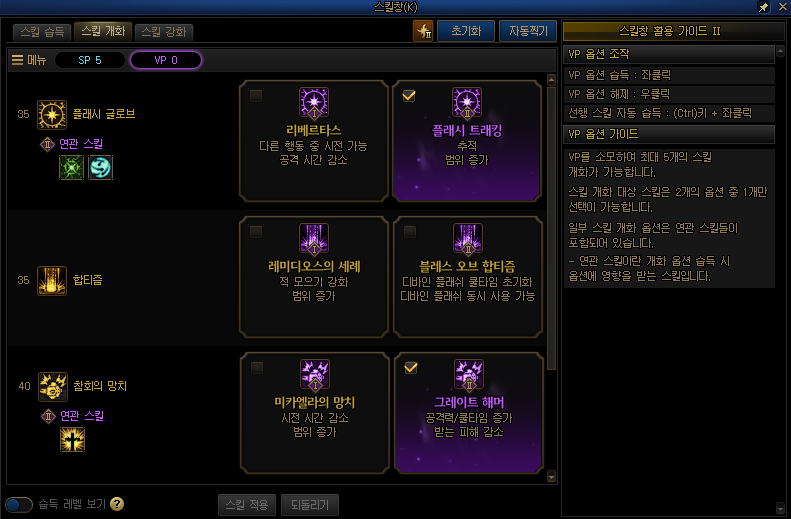
Task: Click the 초기화 reset button
Action: (465, 31)
